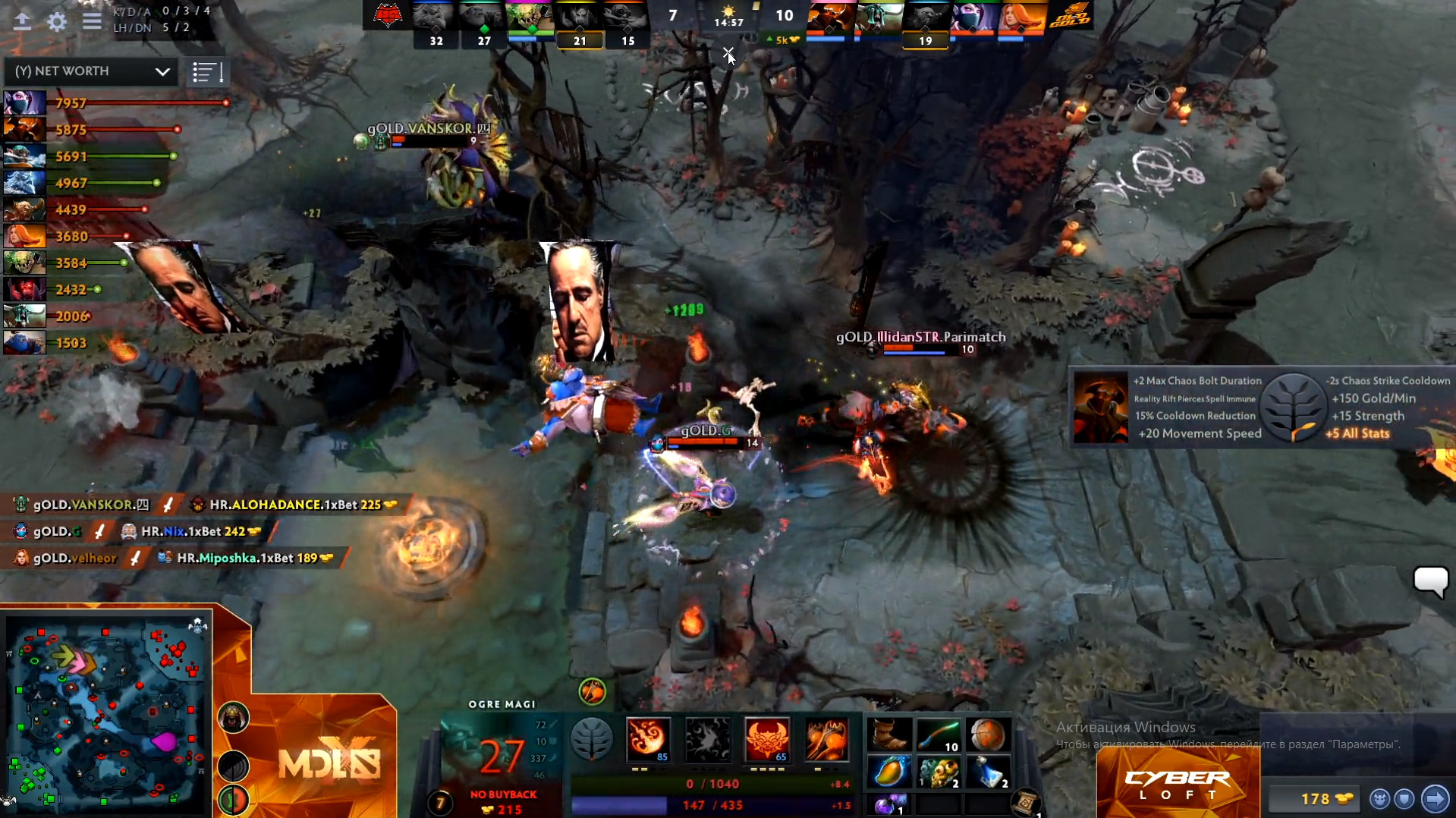
Task: Click the upload arrow icon in top-left
Action: 22,21
